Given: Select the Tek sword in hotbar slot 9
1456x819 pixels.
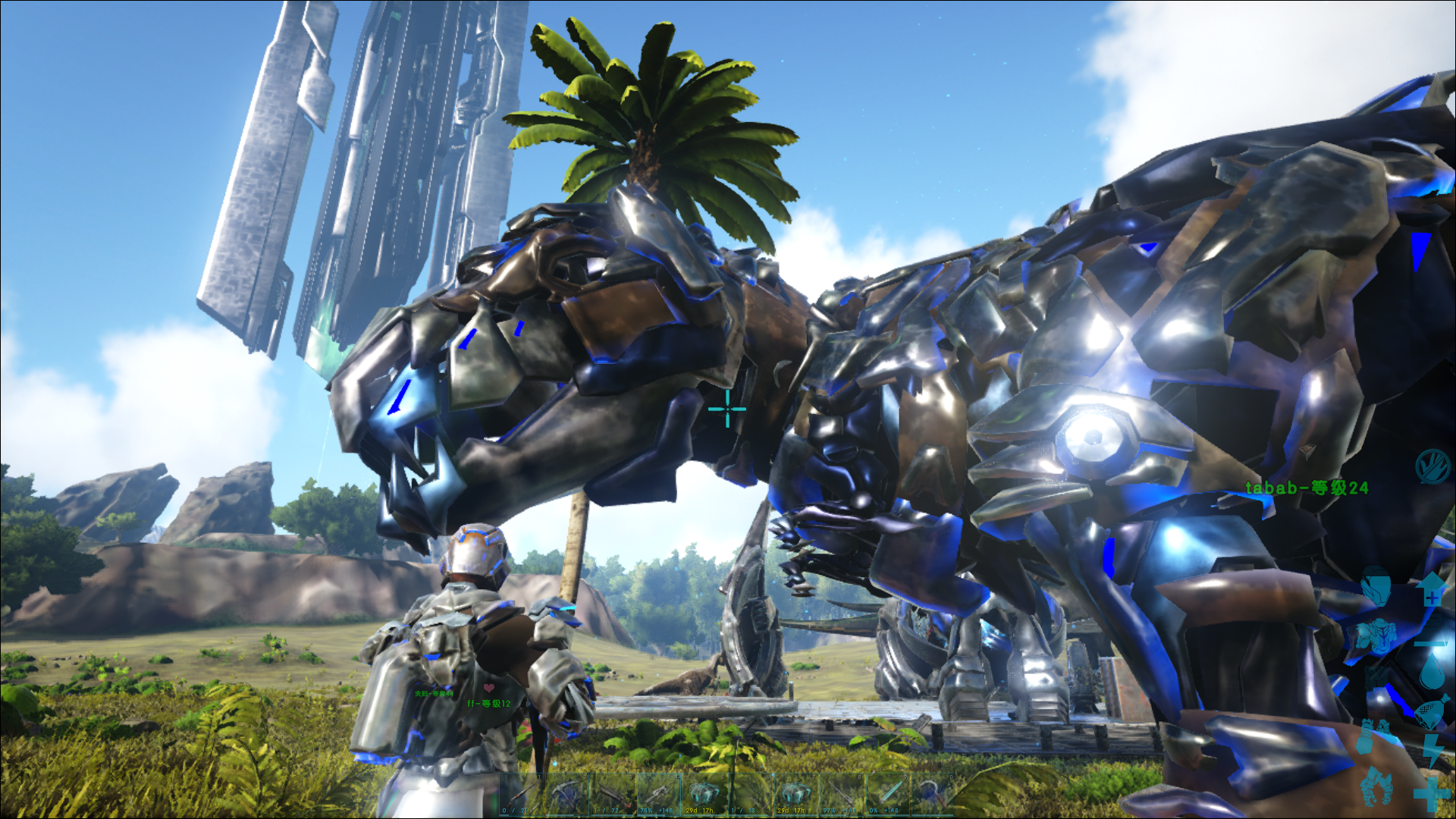Looking at the screenshot, I should [887, 795].
